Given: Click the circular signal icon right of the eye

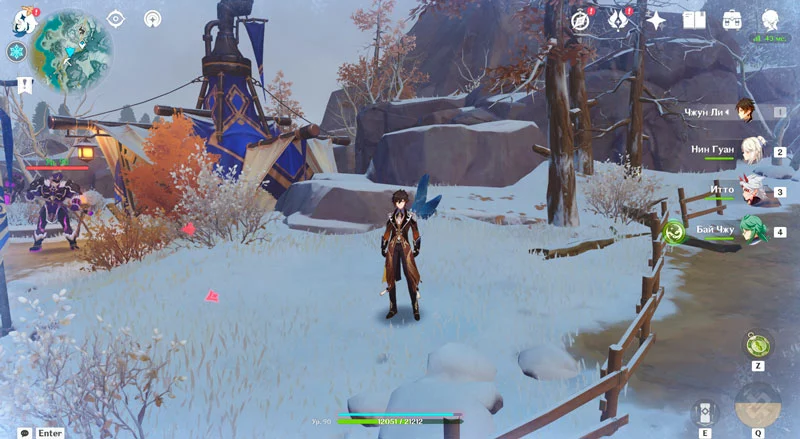Looking at the screenshot, I should 153,19.
